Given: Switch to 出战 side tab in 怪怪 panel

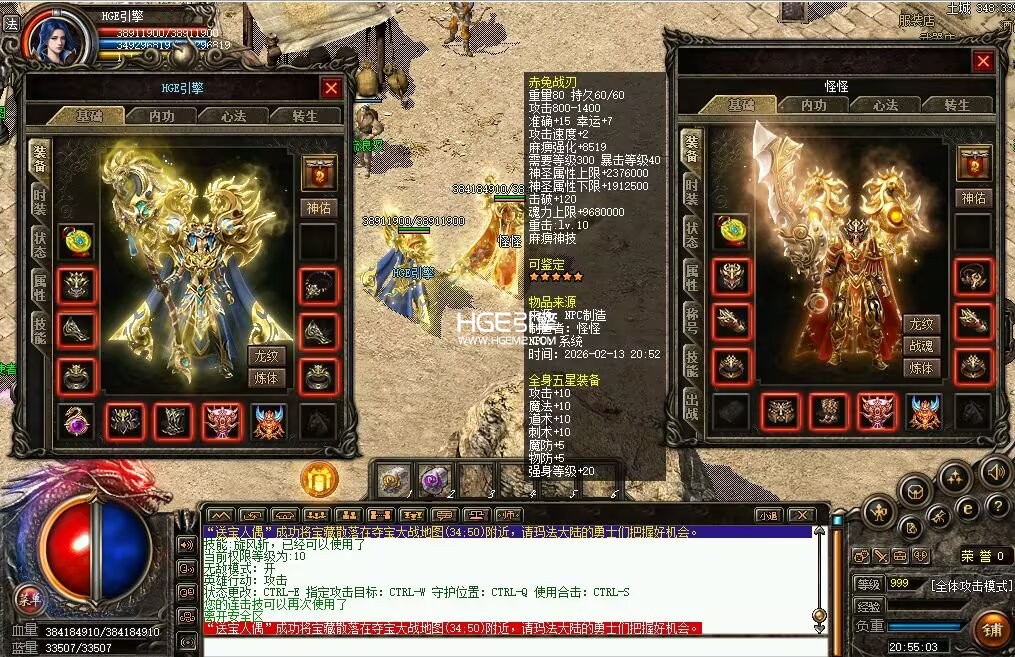Looking at the screenshot, I should (x=691, y=405).
